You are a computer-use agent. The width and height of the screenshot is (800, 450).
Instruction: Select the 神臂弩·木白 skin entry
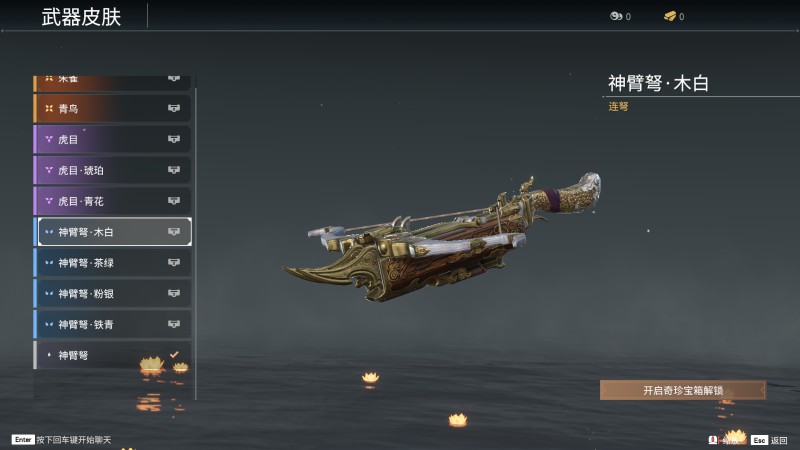112,232
